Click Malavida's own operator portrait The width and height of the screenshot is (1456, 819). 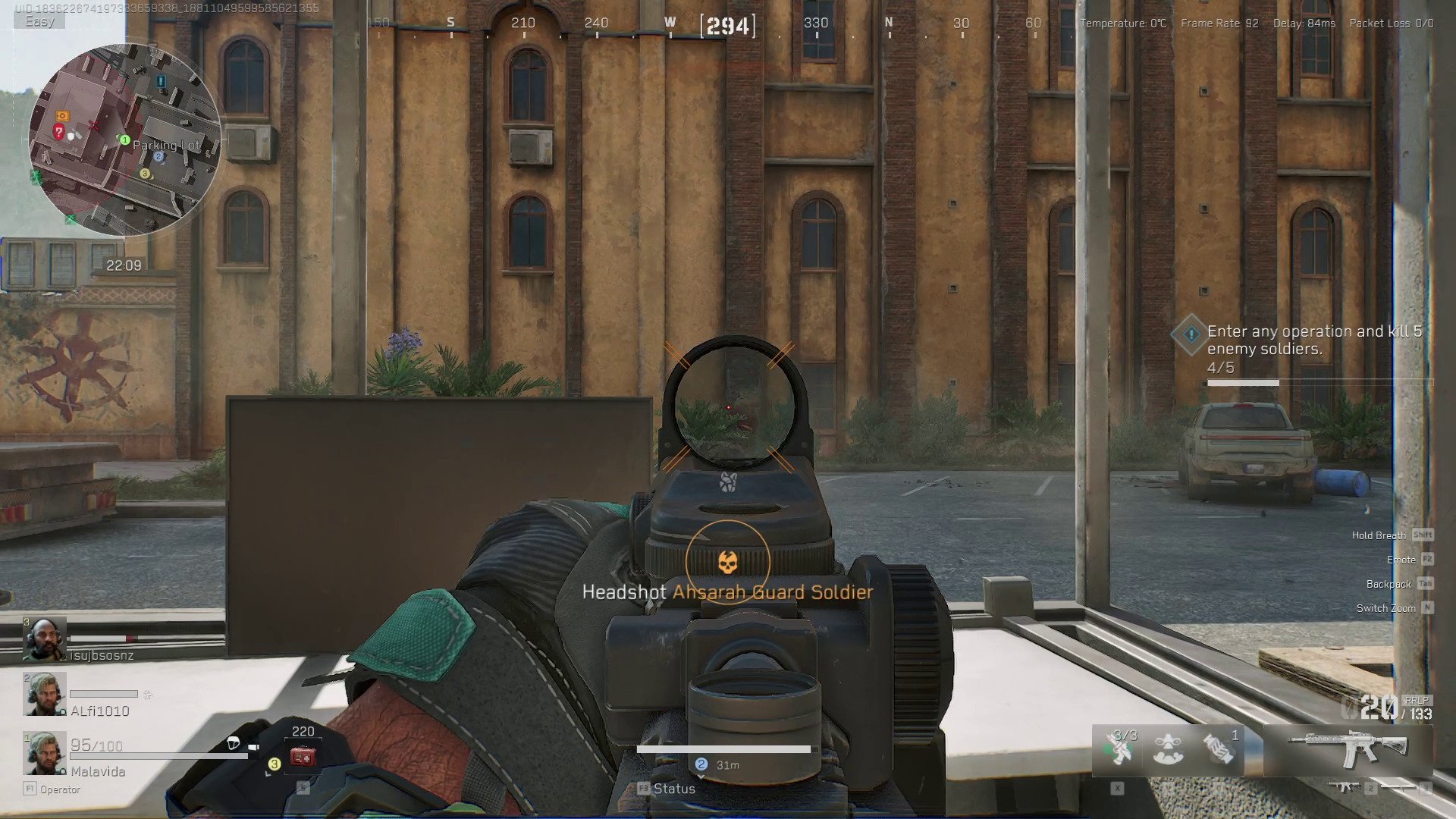(44, 753)
